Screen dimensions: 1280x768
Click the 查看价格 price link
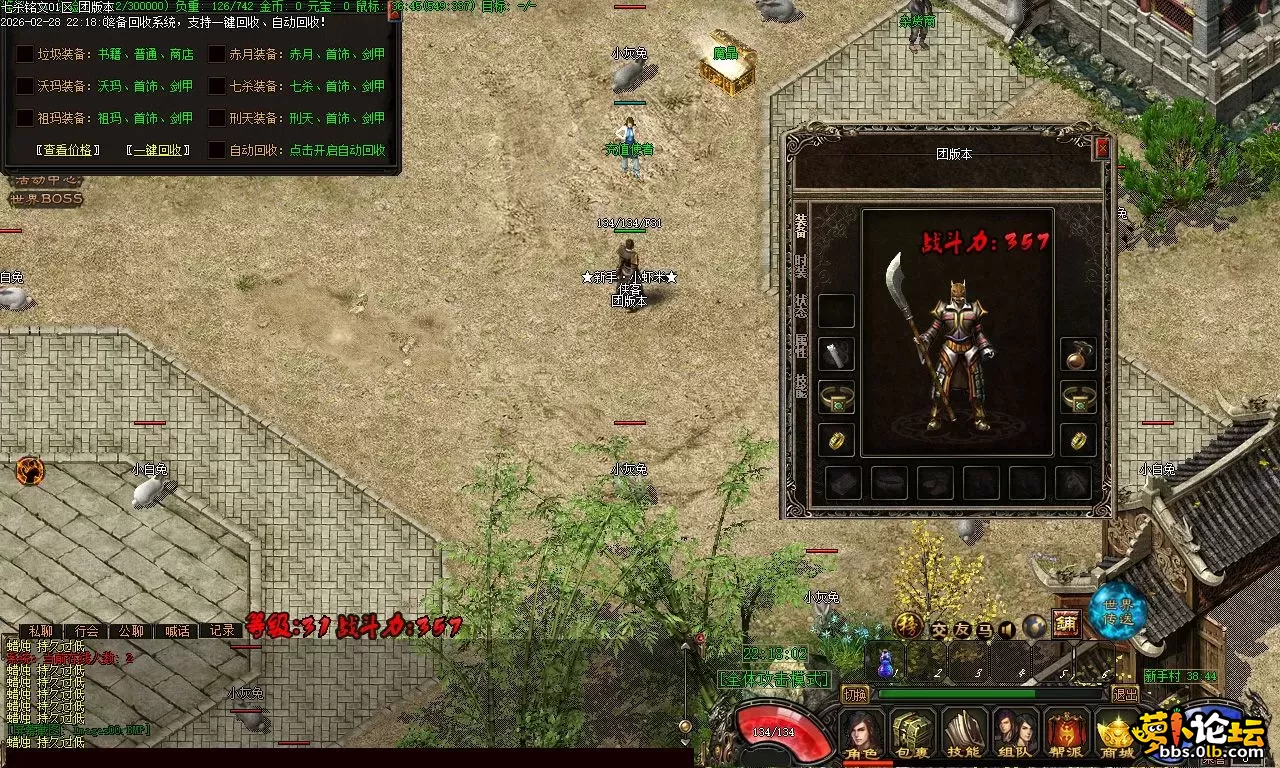tap(68, 151)
